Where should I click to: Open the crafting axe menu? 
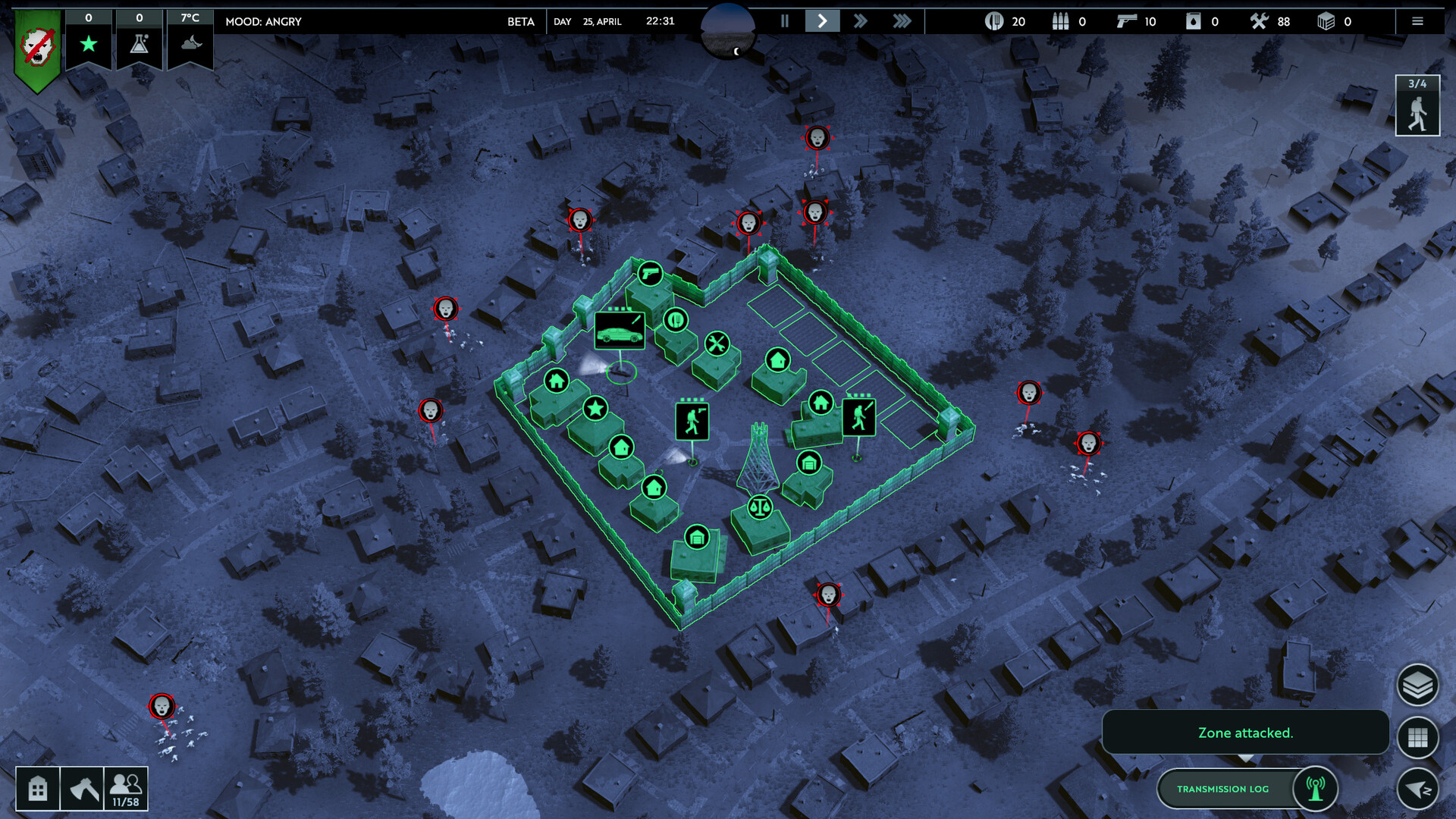coord(83,789)
